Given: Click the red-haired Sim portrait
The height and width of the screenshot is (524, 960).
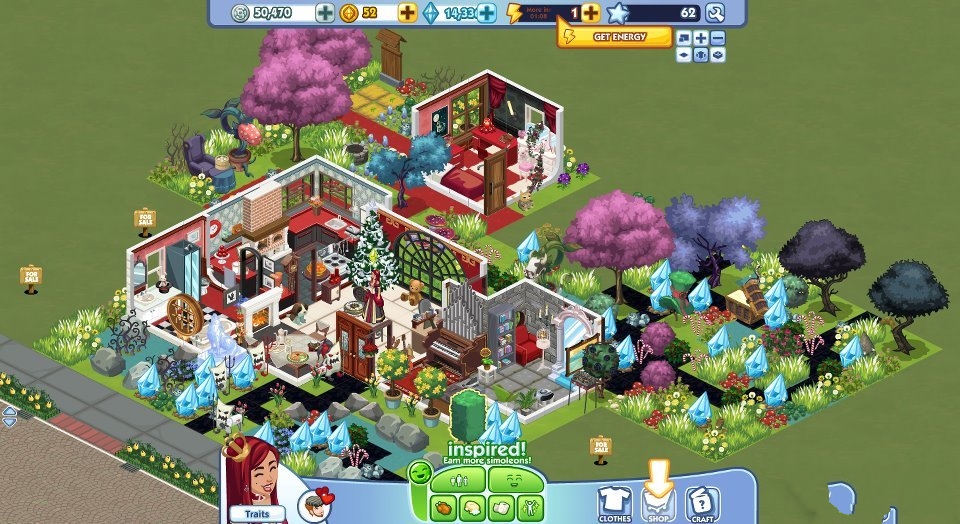Looking at the screenshot, I should tap(248, 475).
